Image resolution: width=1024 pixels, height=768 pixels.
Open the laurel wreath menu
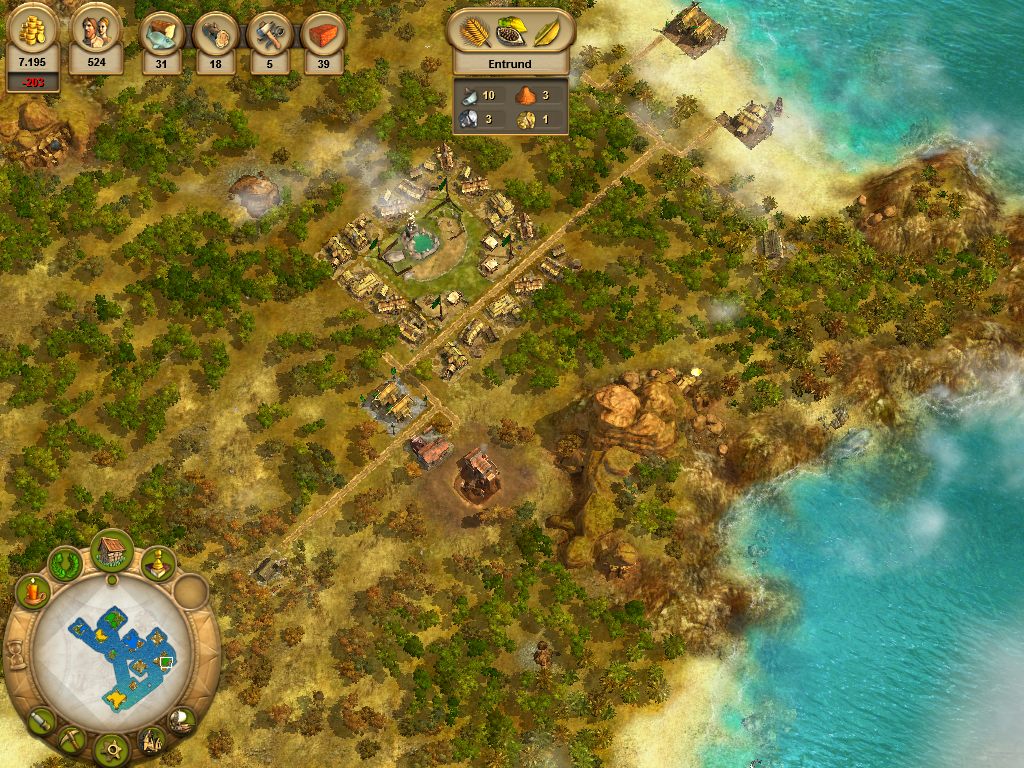66,563
